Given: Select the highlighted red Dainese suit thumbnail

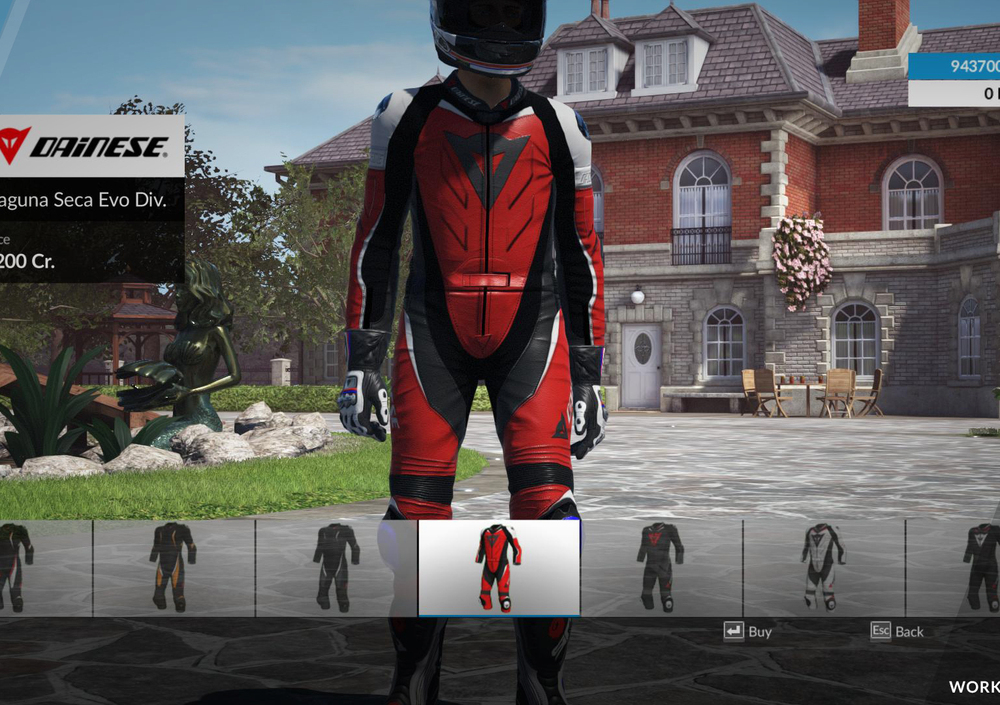Looking at the screenshot, I should (498, 567).
